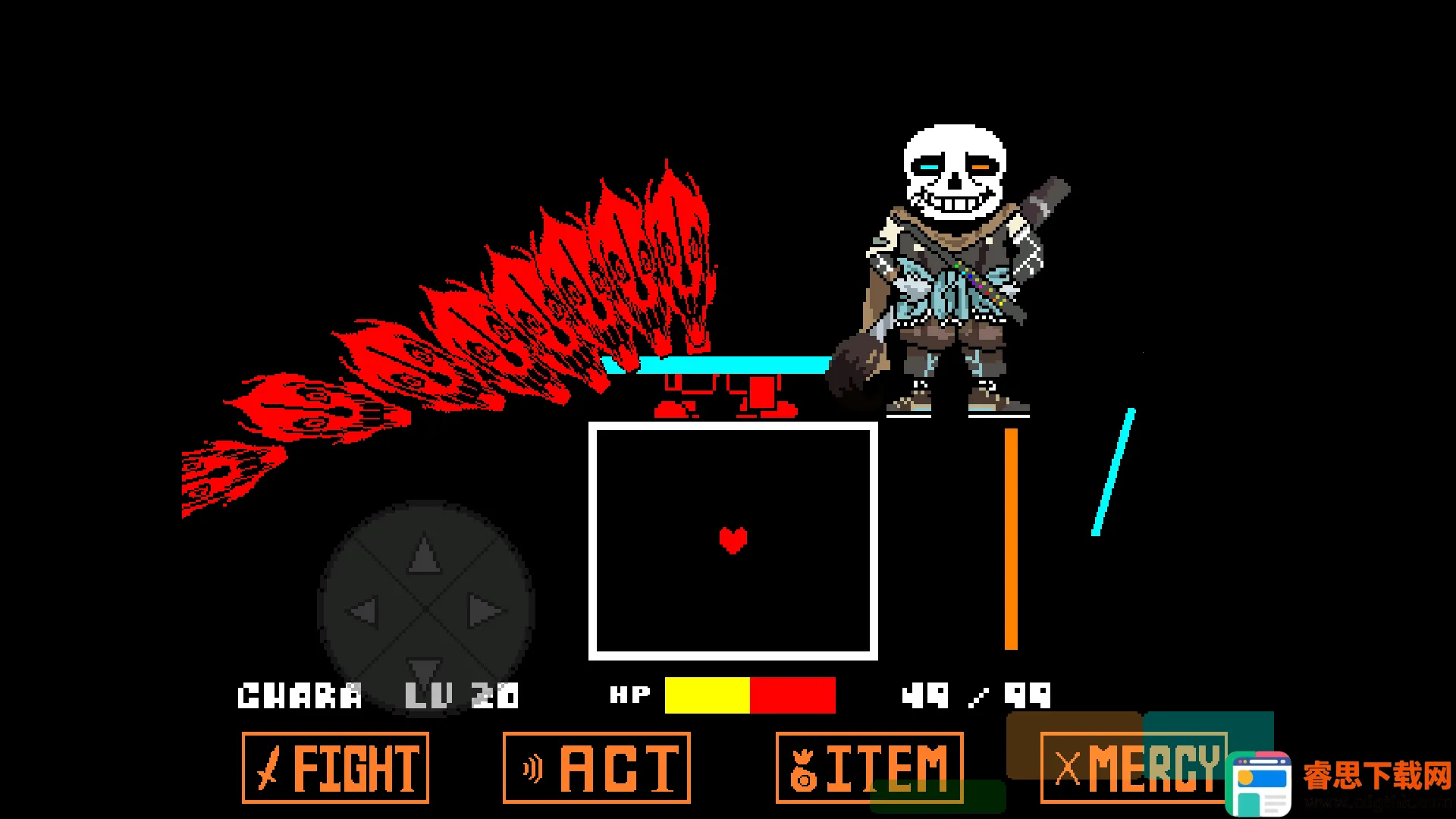Select the sword icon on FIGHT
This screenshot has height=819, width=1456.
pyautogui.click(x=267, y=768)
